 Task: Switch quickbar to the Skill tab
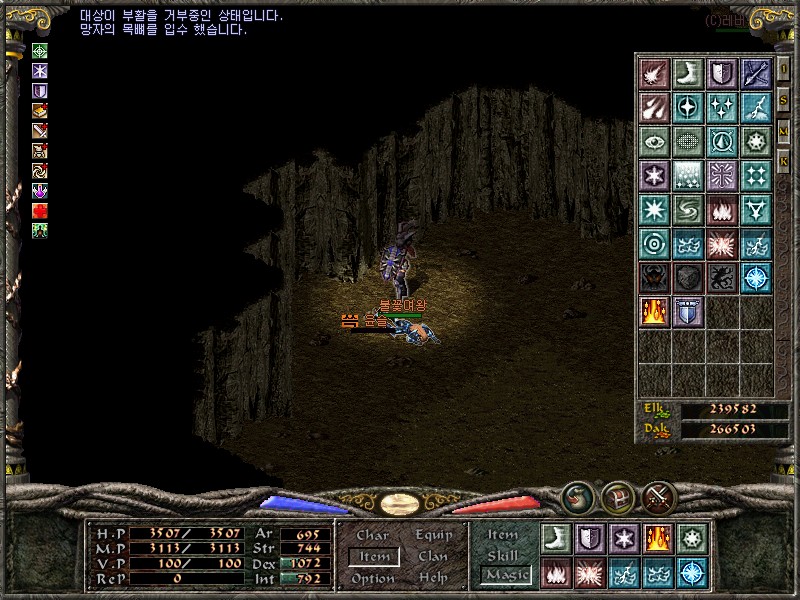[504, 555]
